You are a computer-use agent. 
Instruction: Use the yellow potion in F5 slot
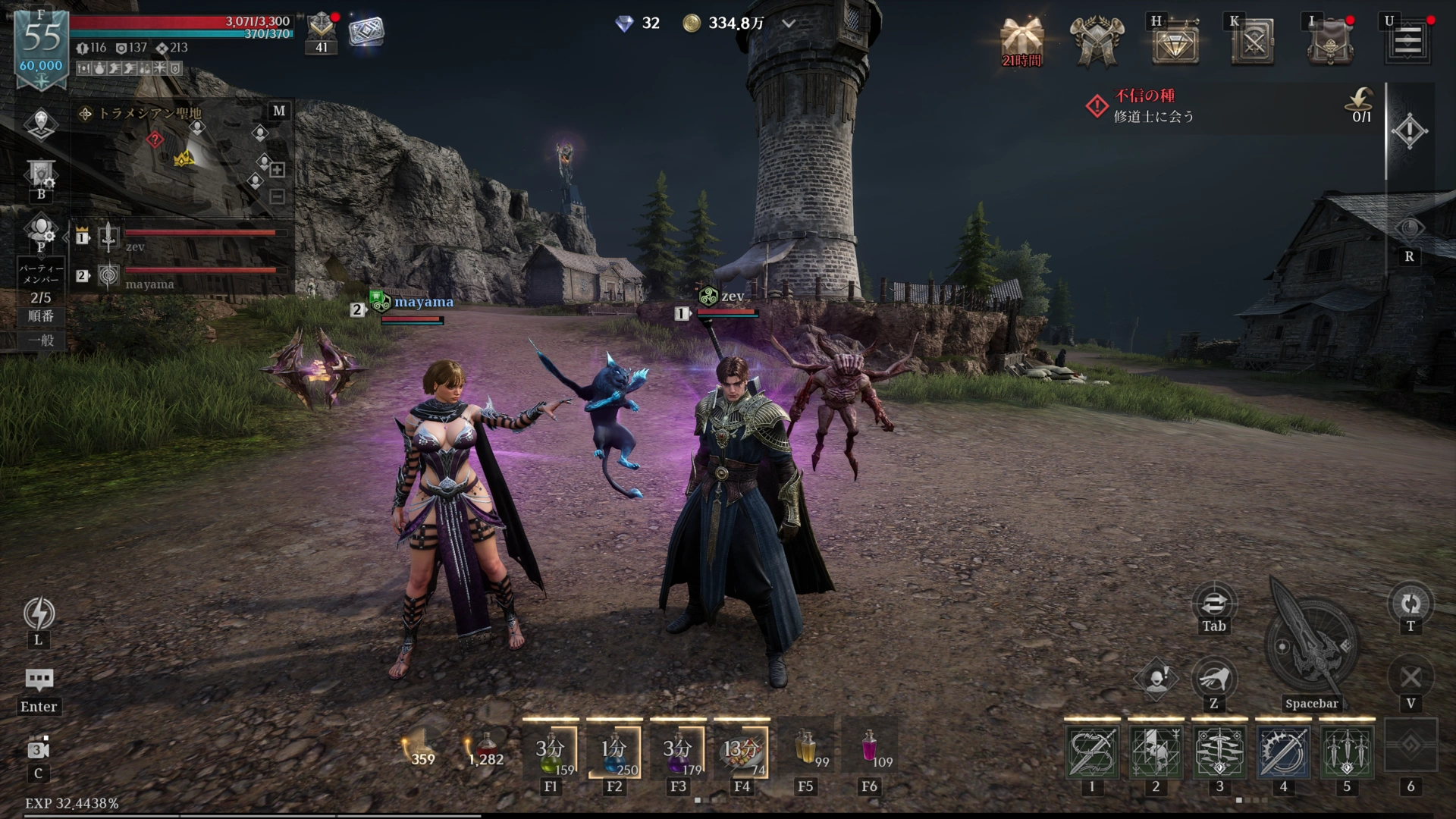806,748
